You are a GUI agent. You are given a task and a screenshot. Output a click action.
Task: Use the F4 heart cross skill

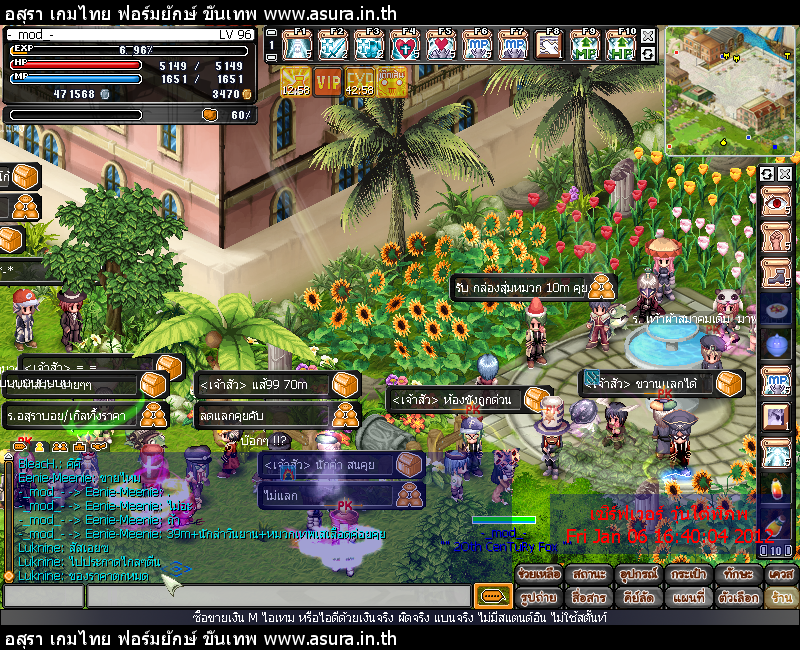point(405,46)
